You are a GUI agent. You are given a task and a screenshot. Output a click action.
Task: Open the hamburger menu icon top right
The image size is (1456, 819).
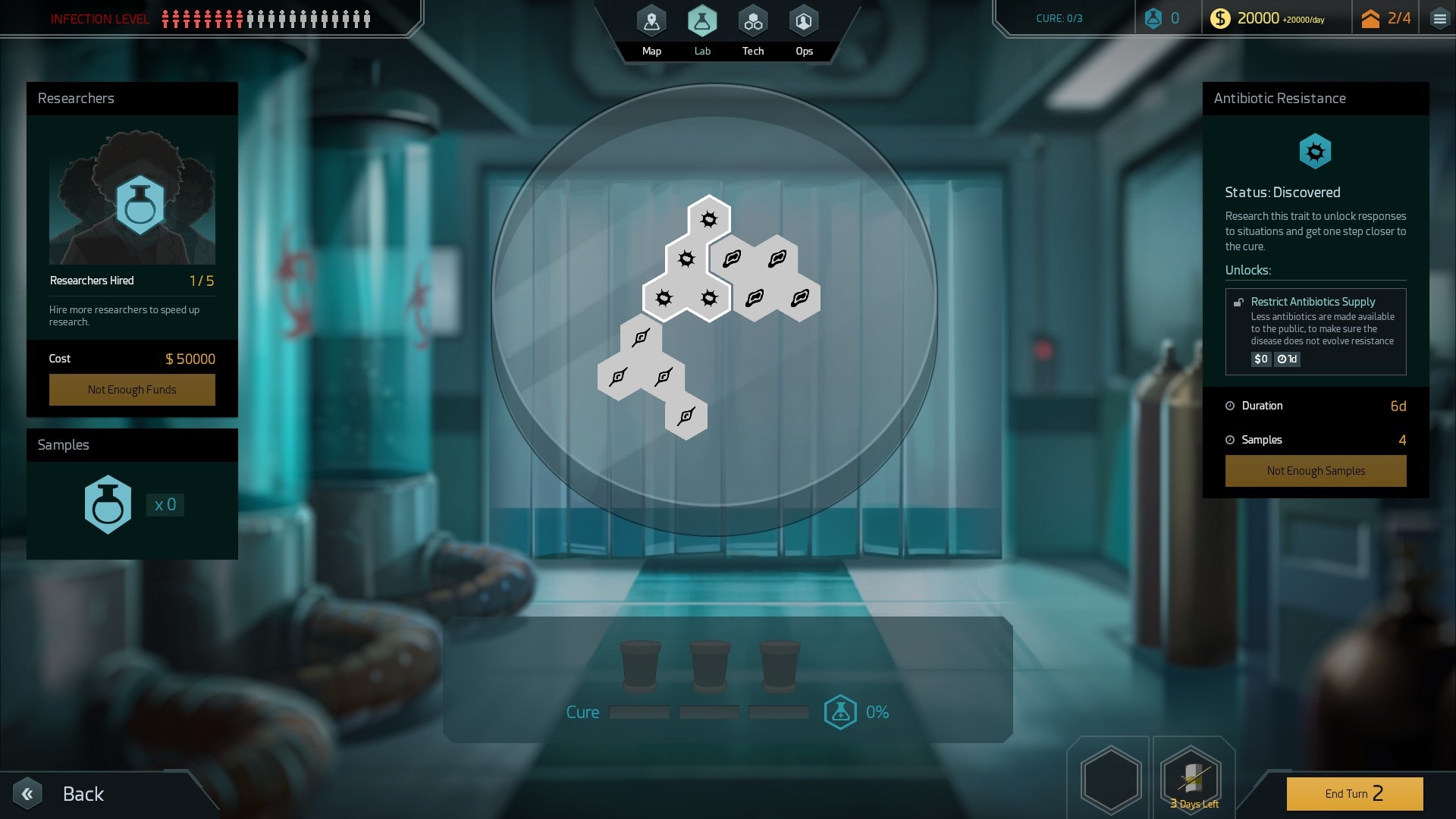[x=1439, y=17]
